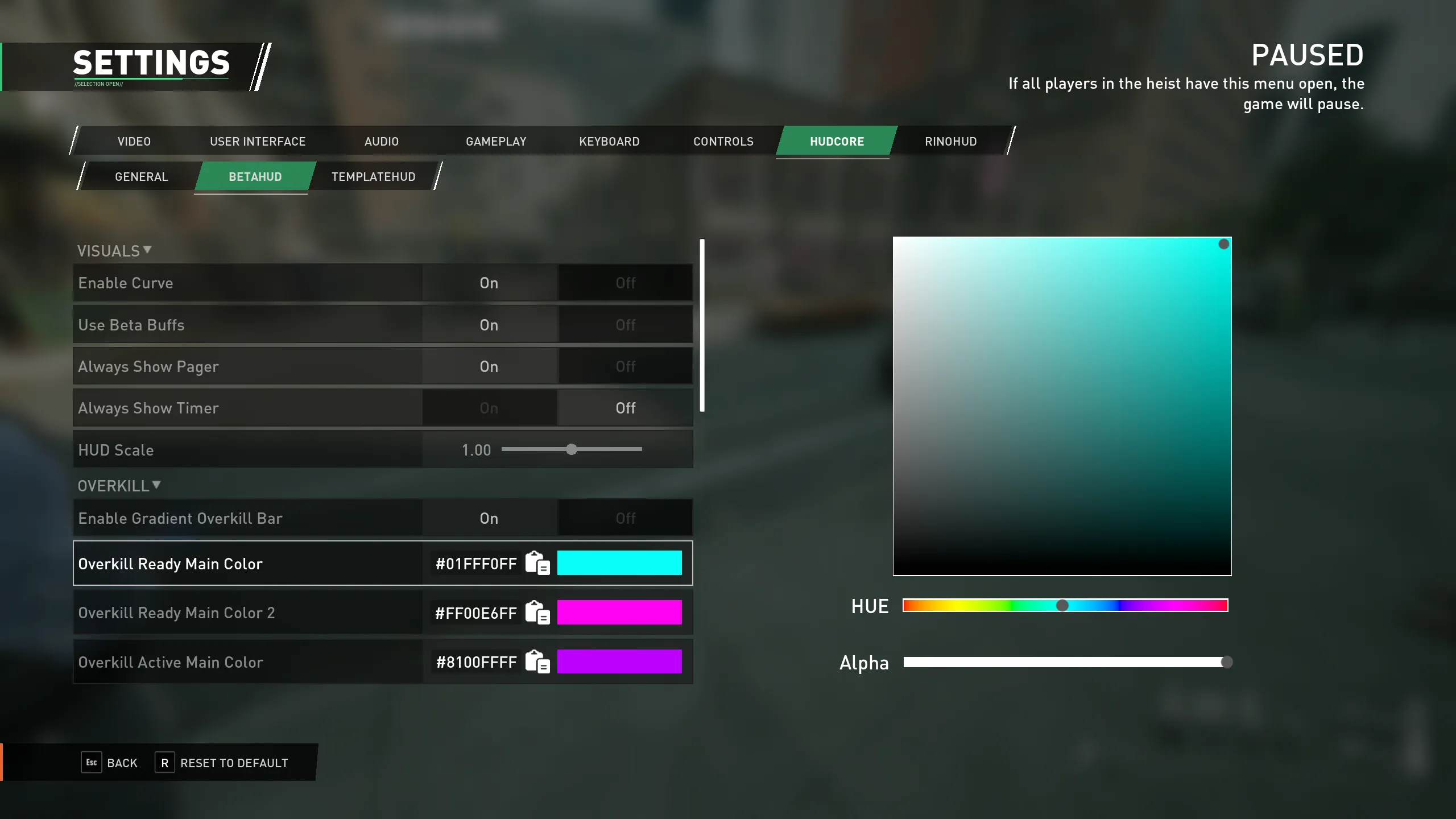Turn Always Show Timer on
This screenshot has width=1456, height=819.
click(x=489, y=408)
